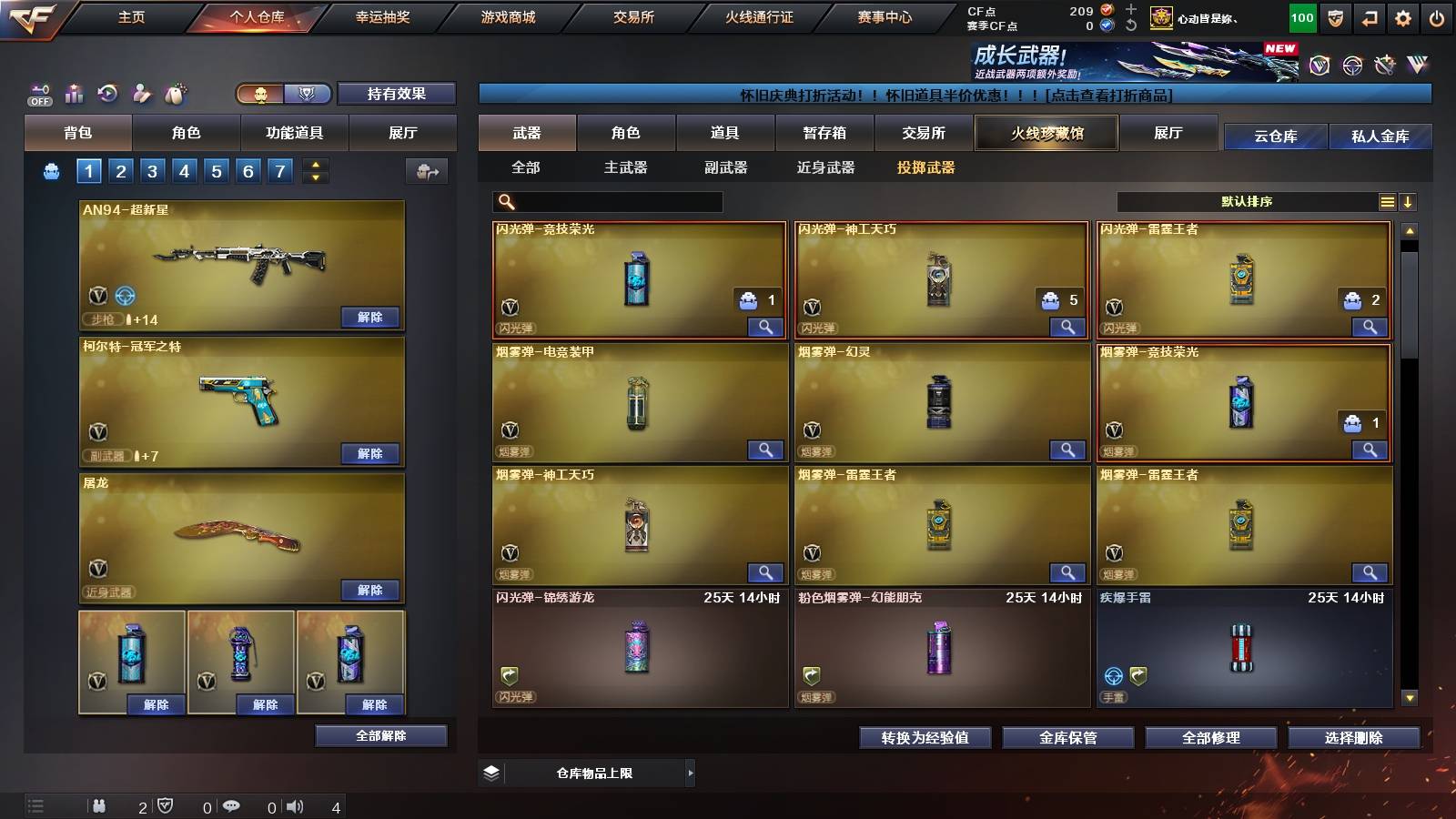Screen dimensions: 1456x819
Task: Expand the 仓库物品上限 panel arrow
Action: pos(692,772)
